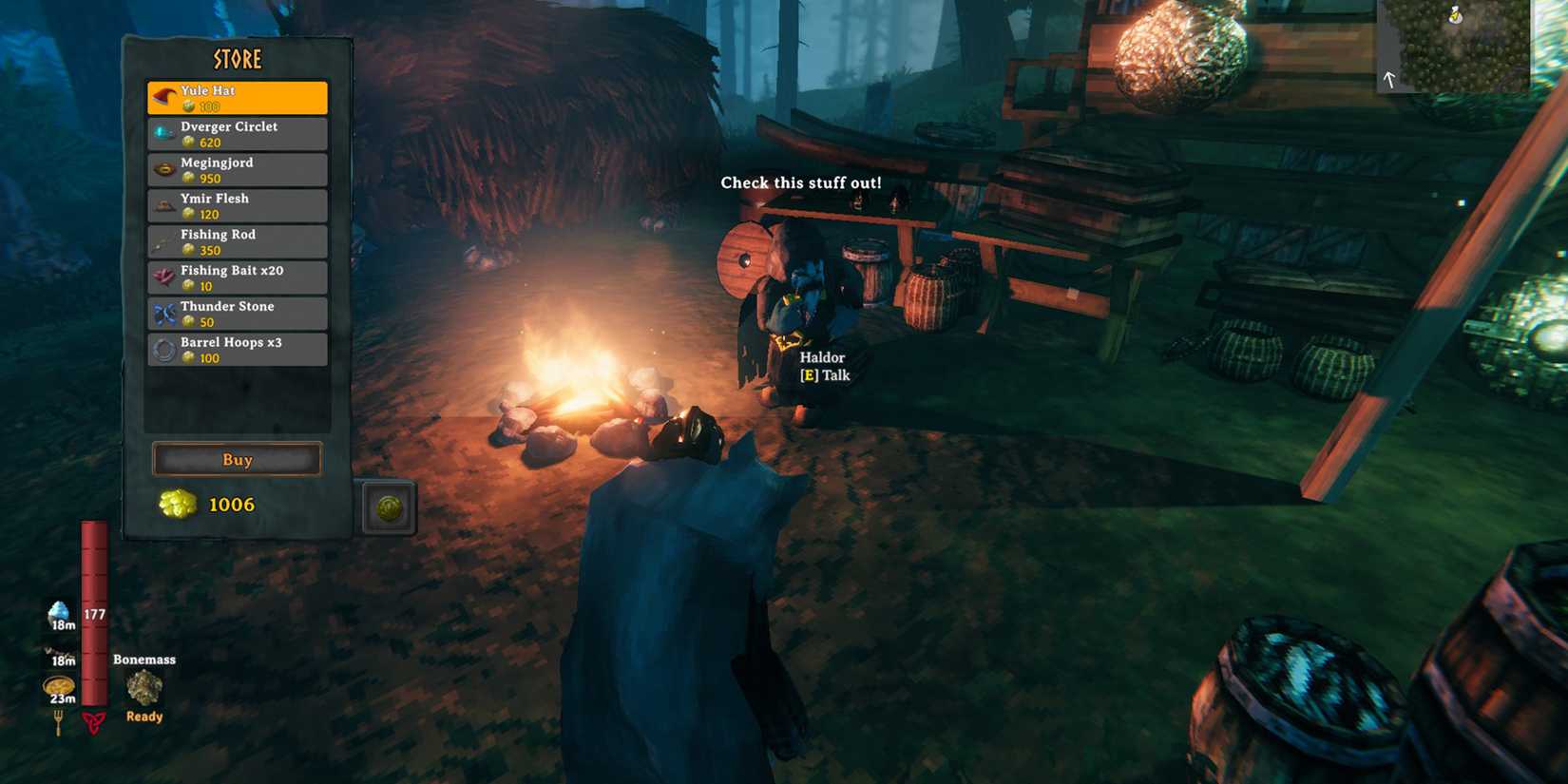Select the Thunder Stone row in the store list
Viewport: 1568px width, 784px height.
pos(238,313)
